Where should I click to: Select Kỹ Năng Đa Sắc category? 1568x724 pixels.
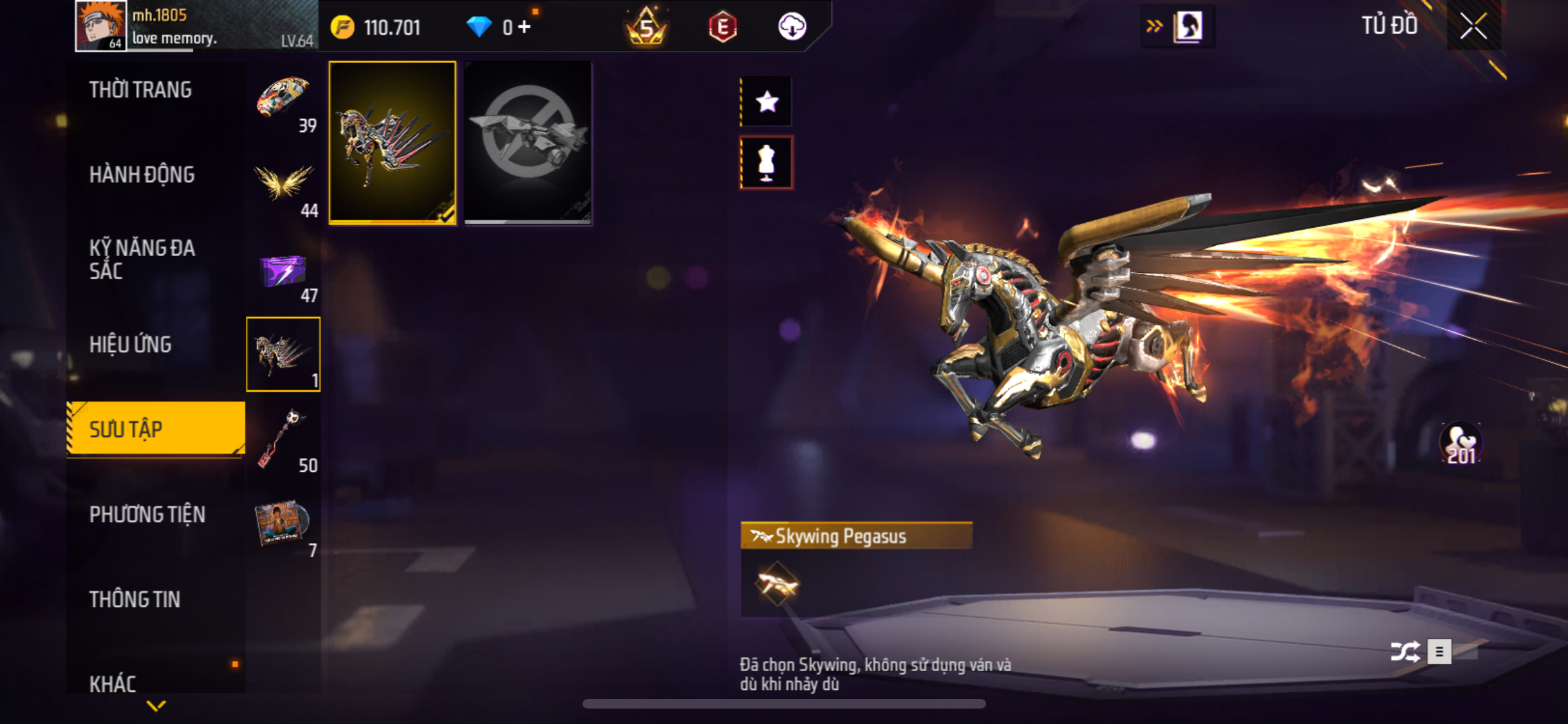[142, 259]
